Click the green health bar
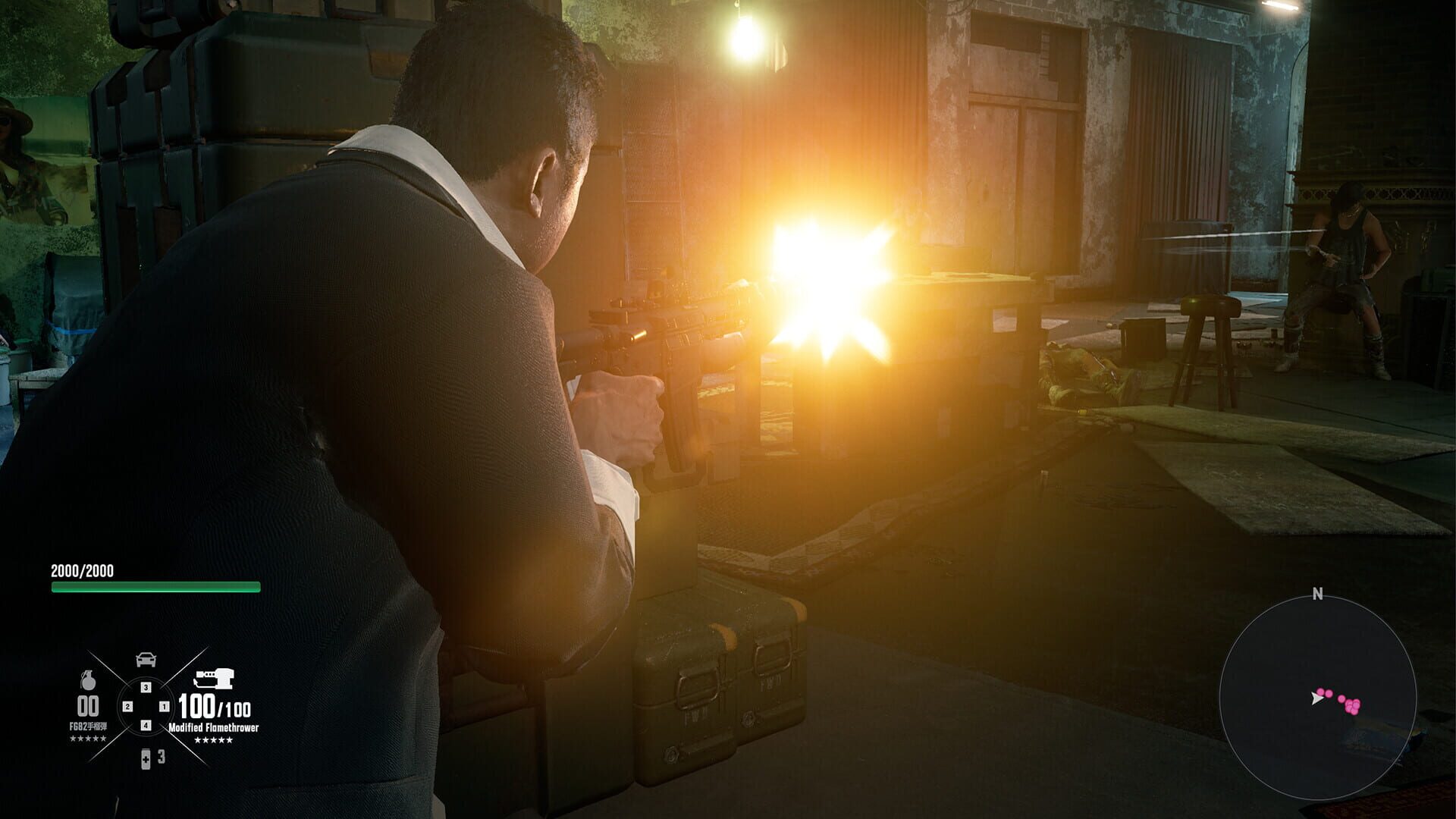 [155, 586]
